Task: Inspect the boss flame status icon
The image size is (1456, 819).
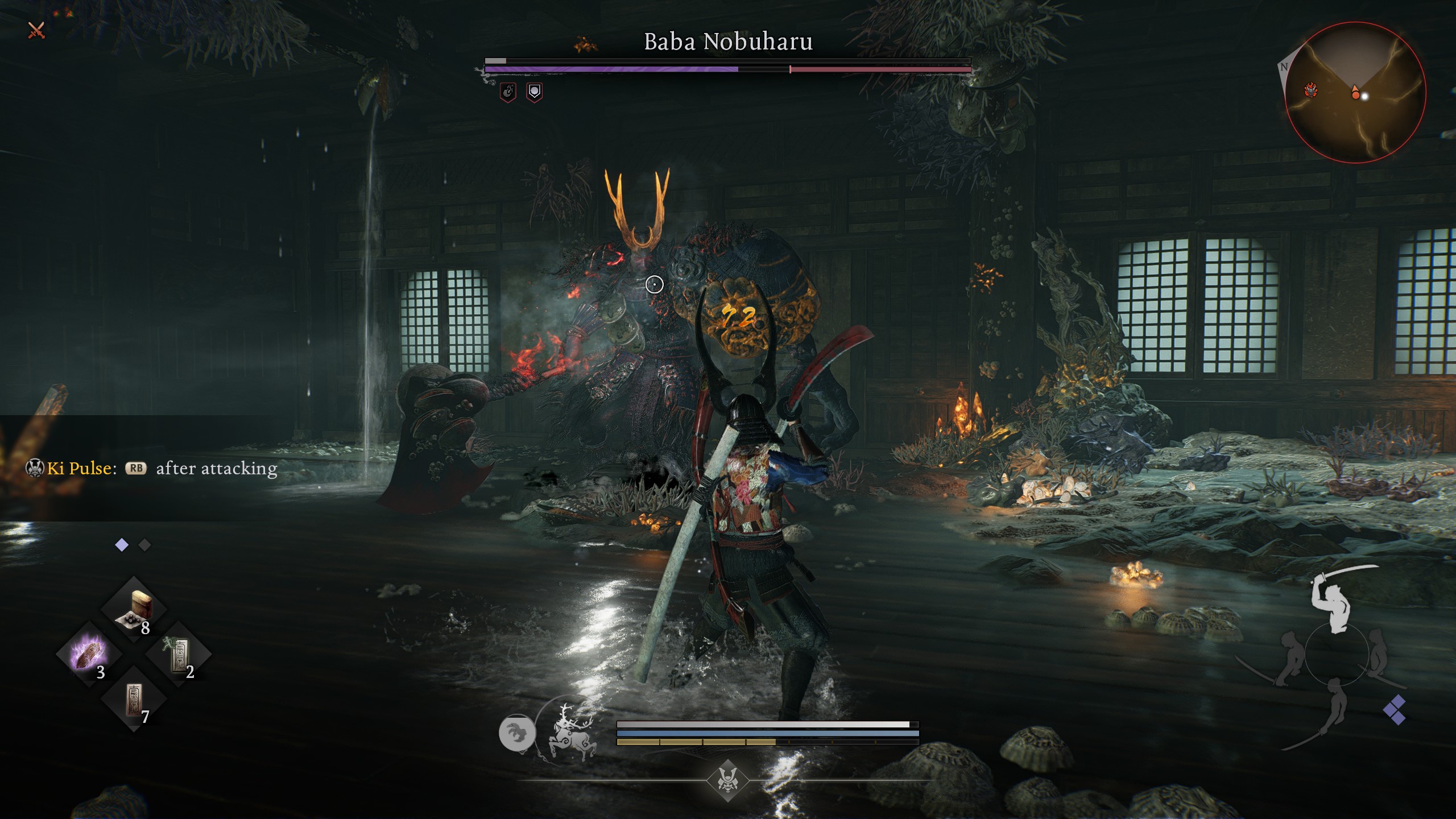Action: (x=508, y=92)
